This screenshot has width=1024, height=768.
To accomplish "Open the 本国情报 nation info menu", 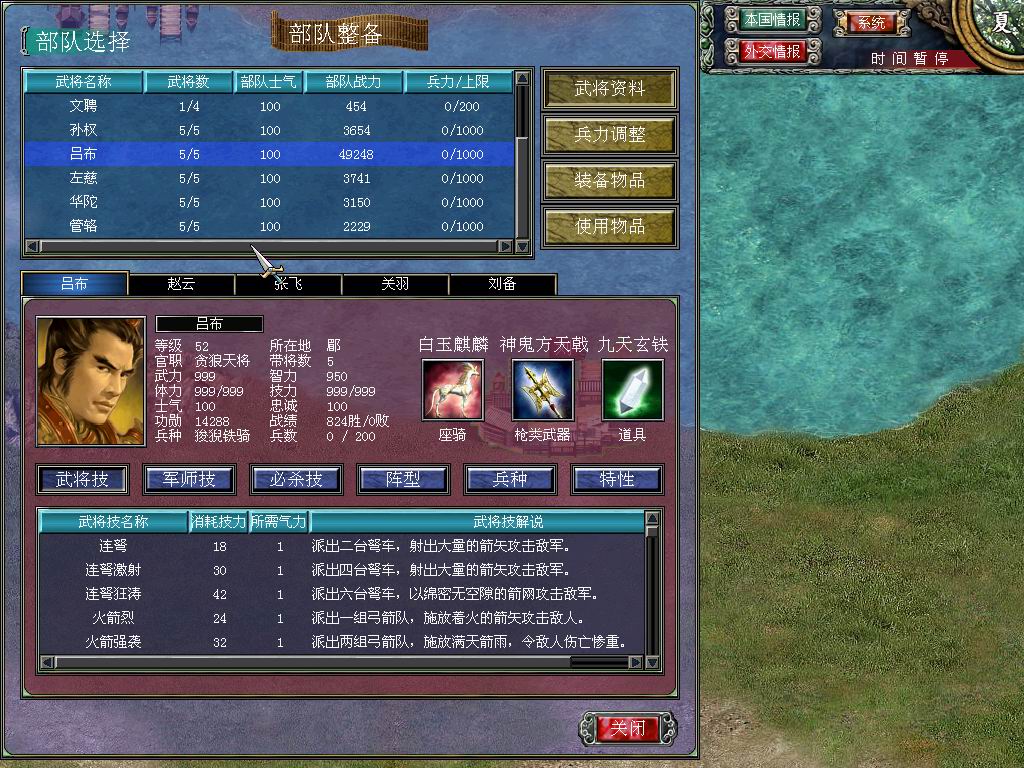I will (772, 20).
